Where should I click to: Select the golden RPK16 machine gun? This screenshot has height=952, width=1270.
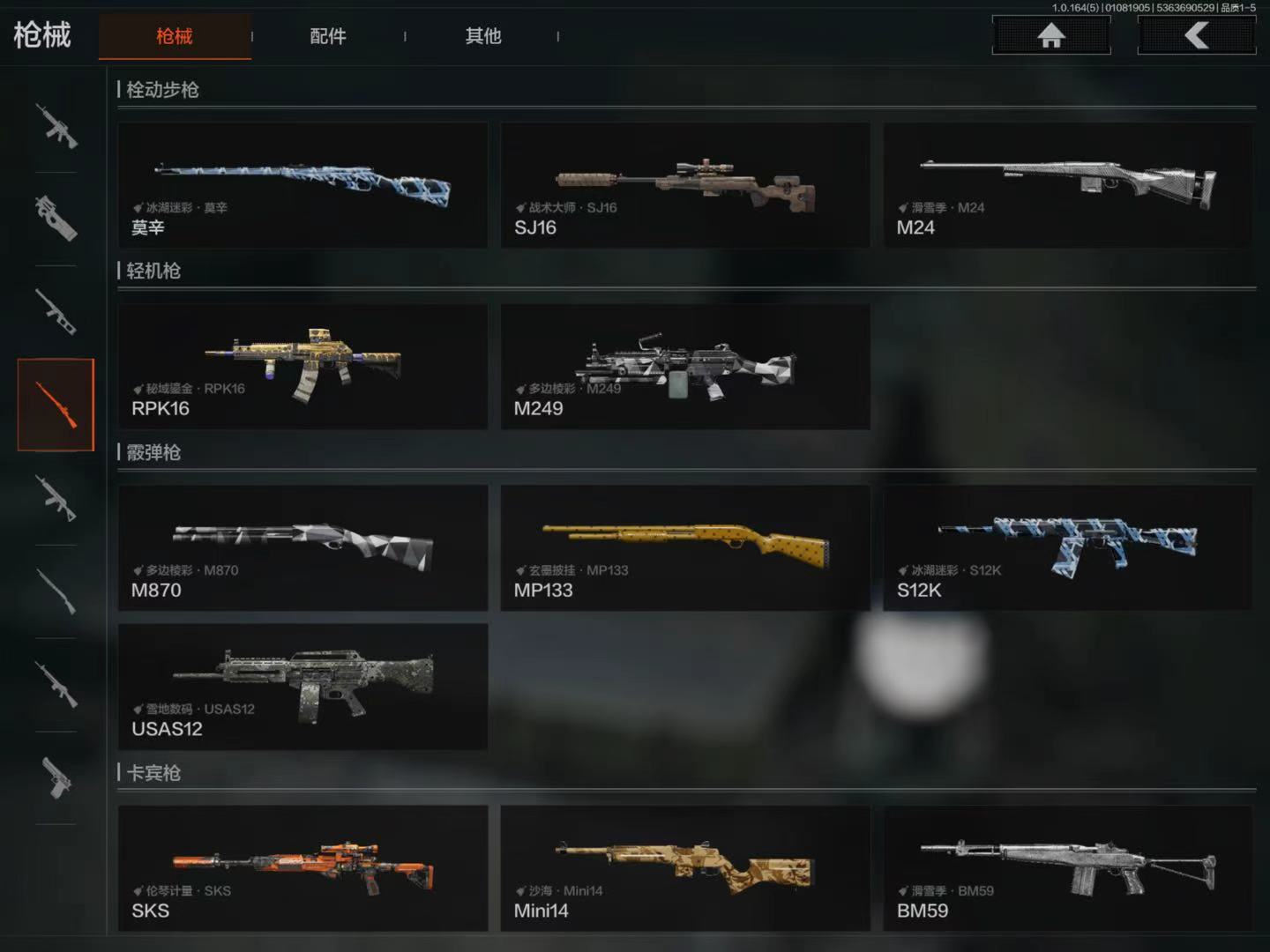point(303,367)
